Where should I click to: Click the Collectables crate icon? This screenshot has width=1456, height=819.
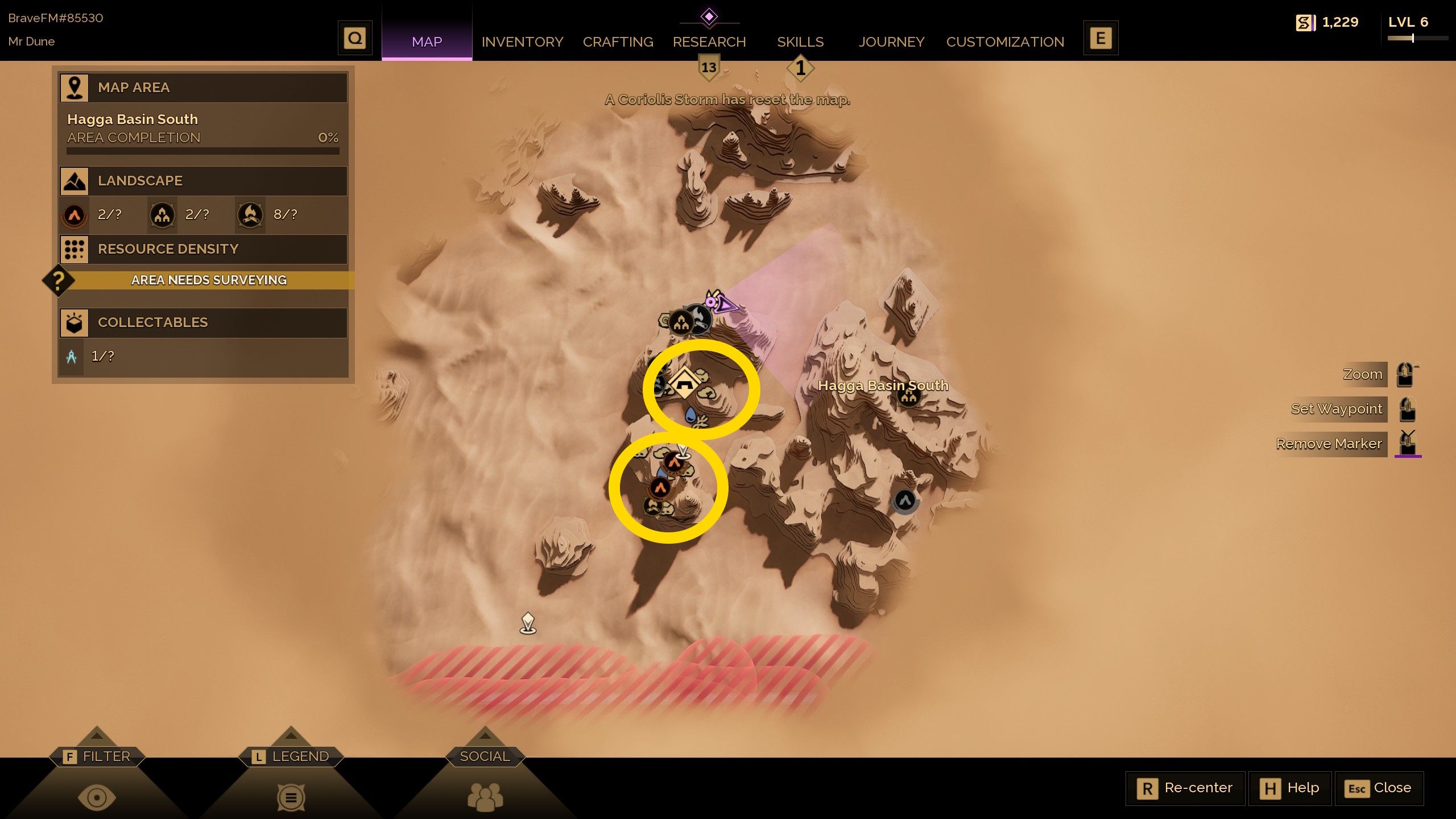tap(74, 322)
